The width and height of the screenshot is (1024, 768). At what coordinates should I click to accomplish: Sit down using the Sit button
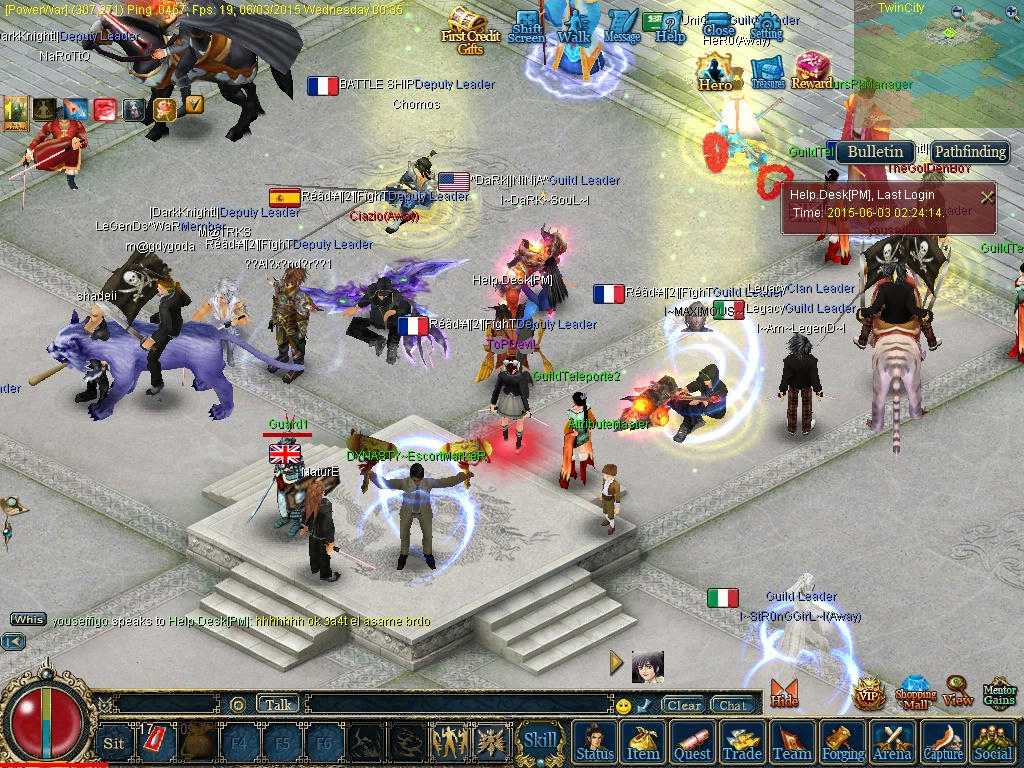(114, 743)
